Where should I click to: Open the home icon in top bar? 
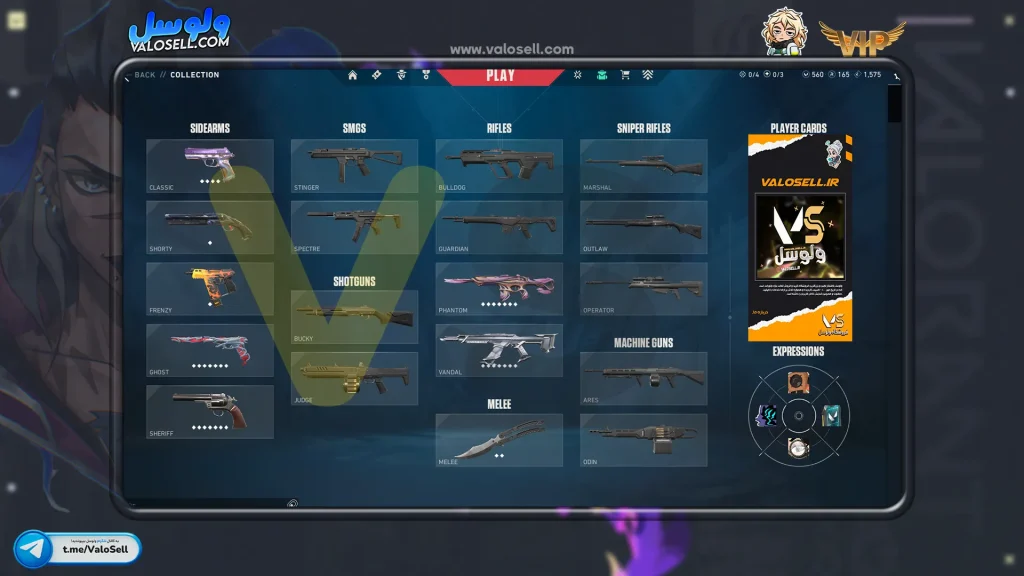click(352, 75)
